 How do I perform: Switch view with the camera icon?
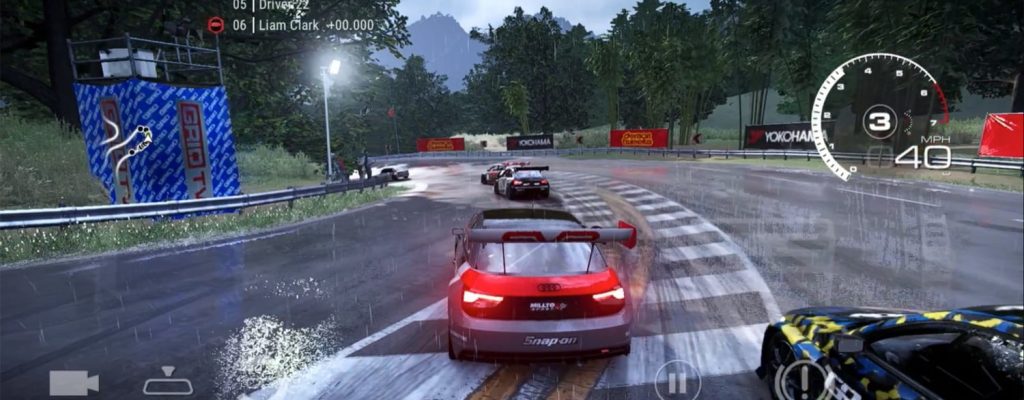(73, 382)
